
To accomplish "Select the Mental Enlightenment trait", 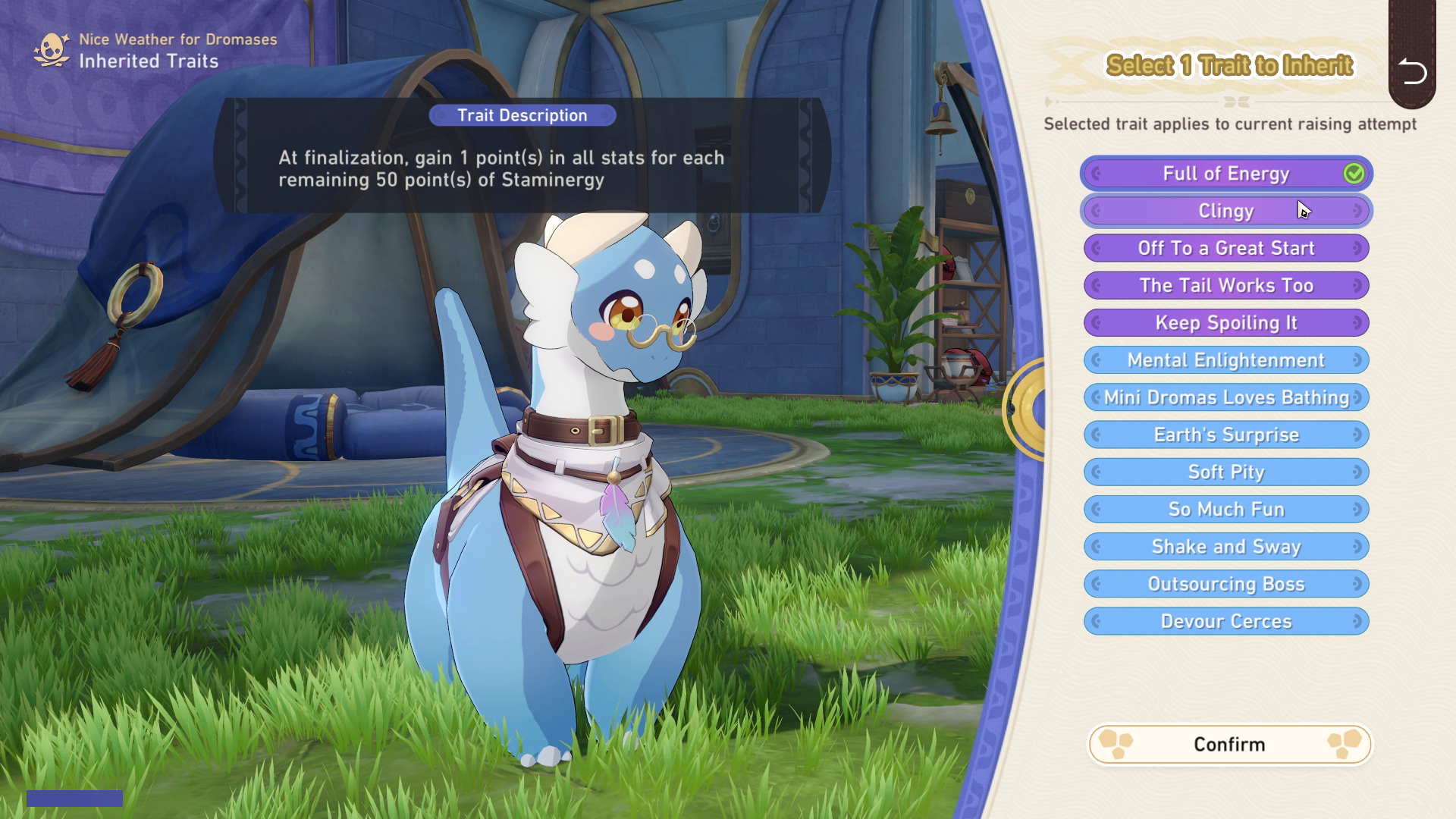I will (1225, 360).
